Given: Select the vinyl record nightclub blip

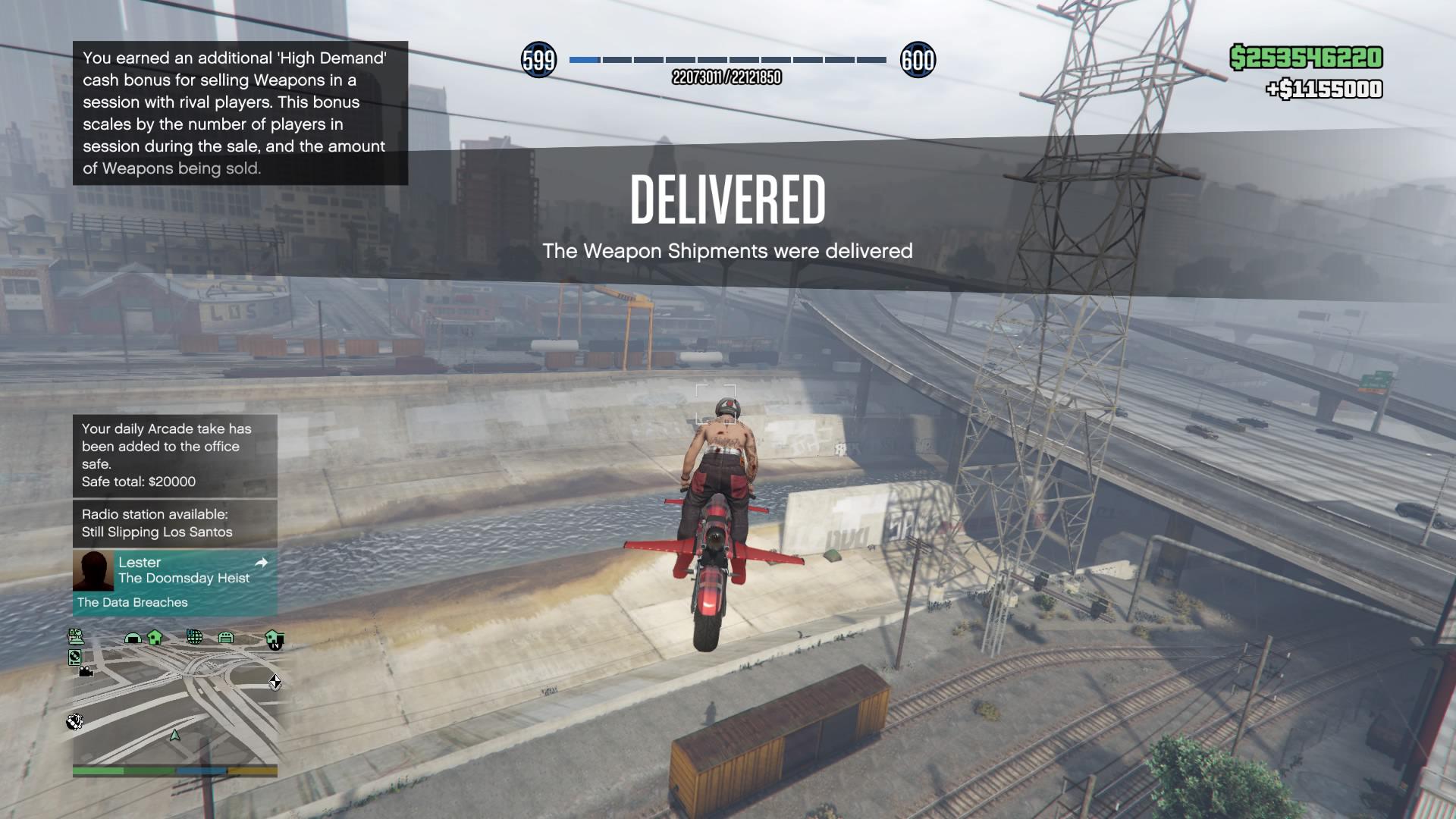Looking at the screenshot, I should (74, 657).
